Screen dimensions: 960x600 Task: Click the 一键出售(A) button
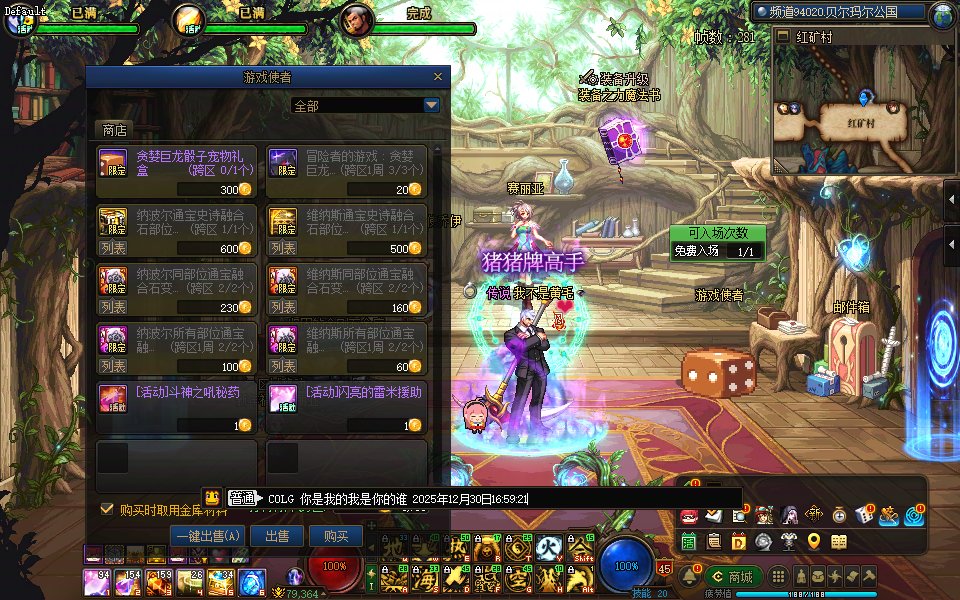coord(207,536)
